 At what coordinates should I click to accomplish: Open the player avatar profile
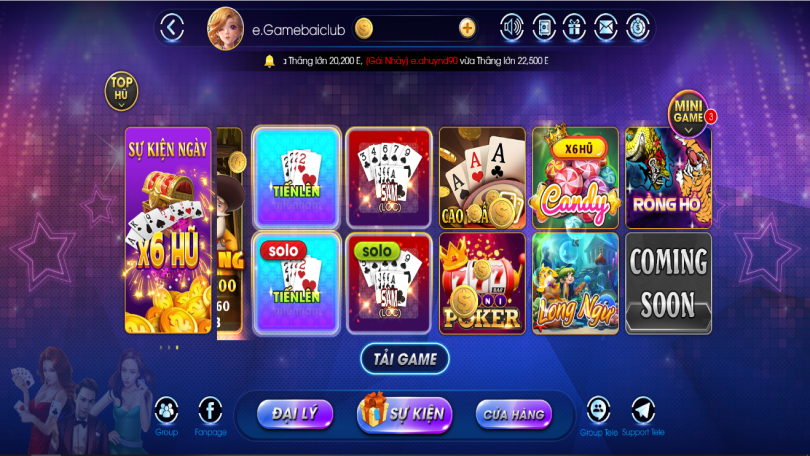(225, 28)
